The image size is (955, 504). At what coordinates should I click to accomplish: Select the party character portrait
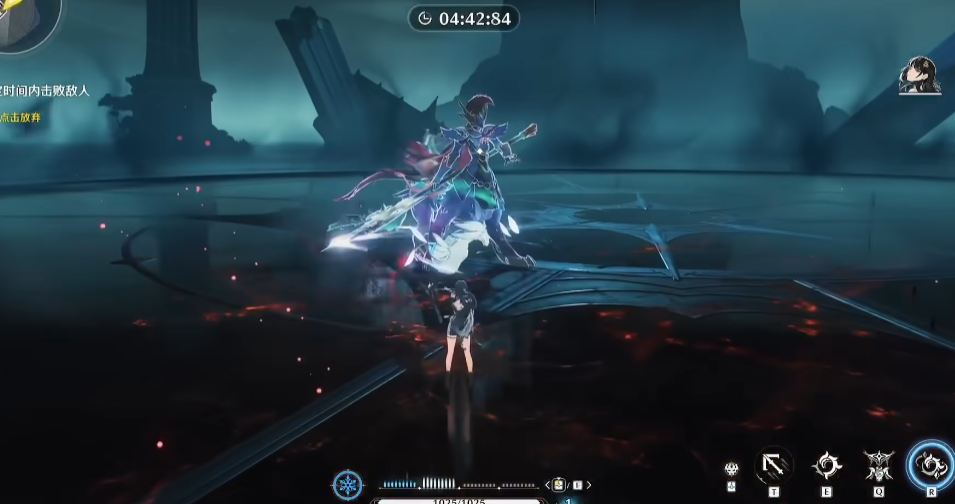[x=918, y=76]
